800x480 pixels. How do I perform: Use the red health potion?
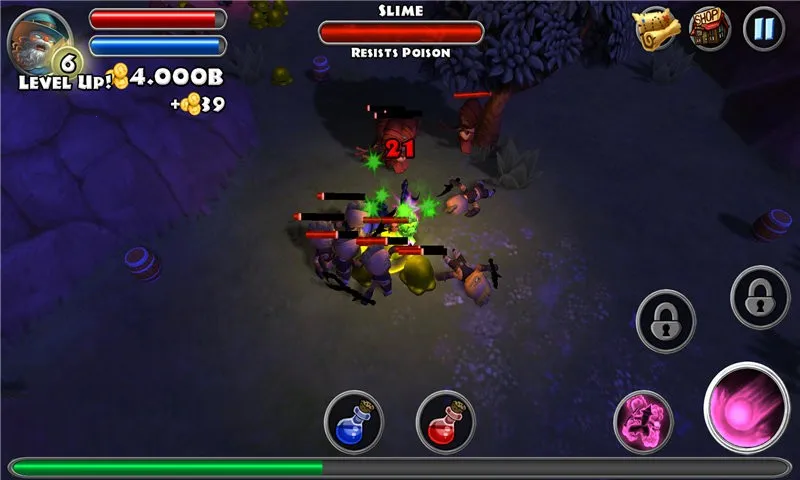coord(445,420)
